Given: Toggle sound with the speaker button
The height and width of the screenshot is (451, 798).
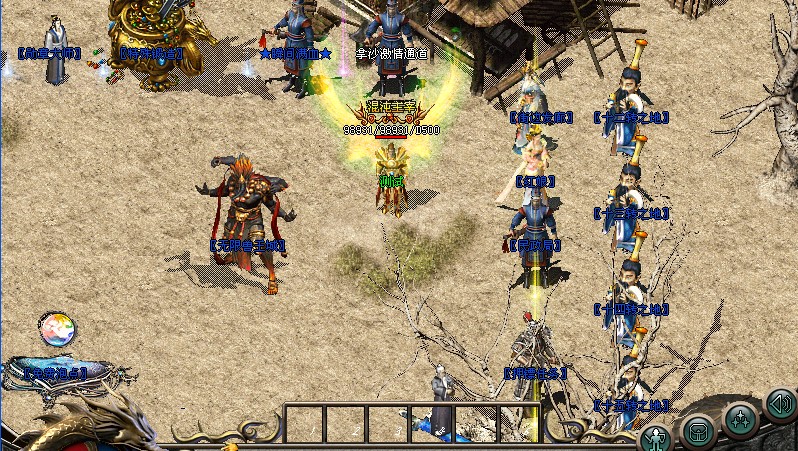Looking at the screenshot, I should click(780, 404).
